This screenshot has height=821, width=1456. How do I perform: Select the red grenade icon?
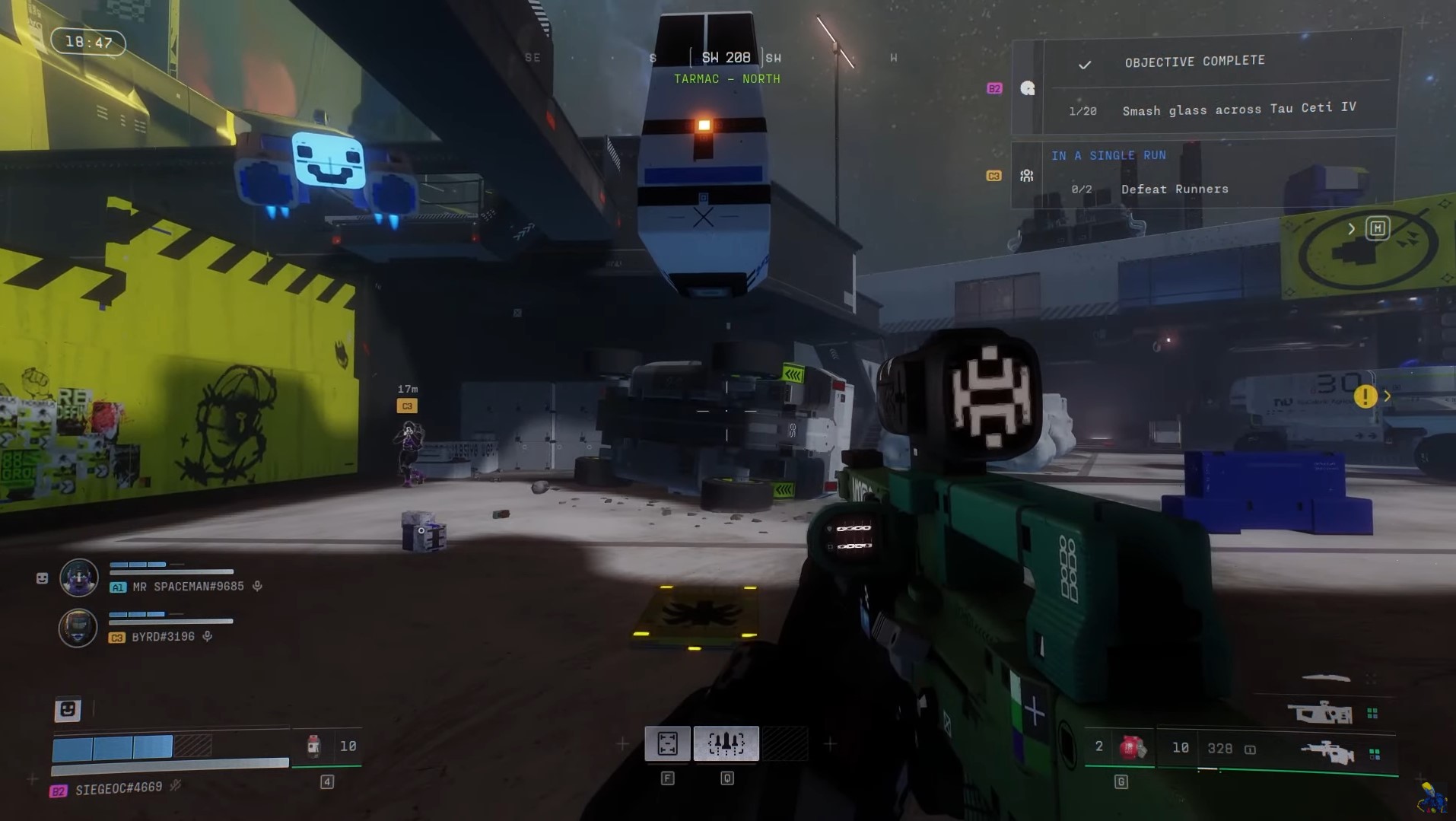(1130, 747)
